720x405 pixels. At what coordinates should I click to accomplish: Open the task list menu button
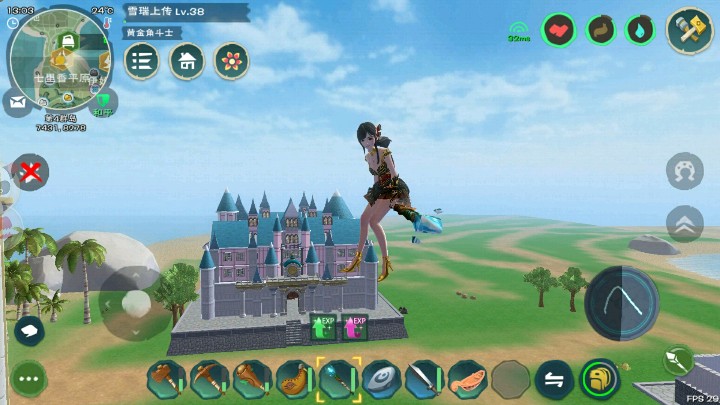point(142,61)
